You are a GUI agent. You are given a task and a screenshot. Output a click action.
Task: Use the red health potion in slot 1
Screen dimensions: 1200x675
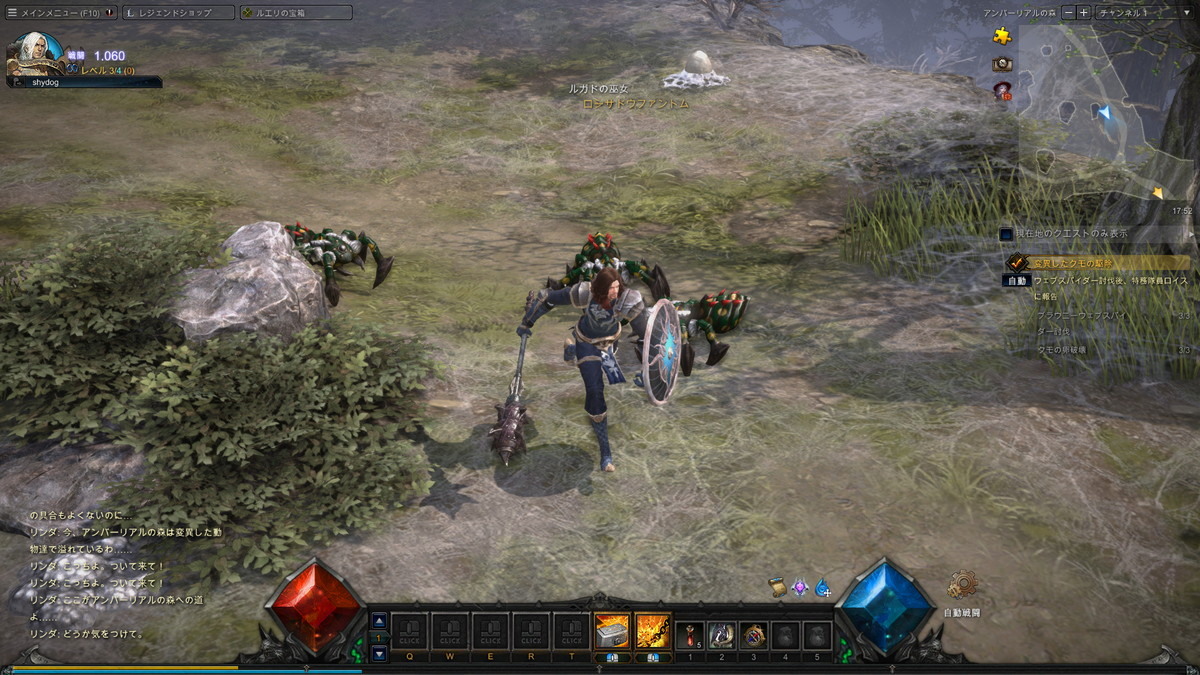(689, 635)
